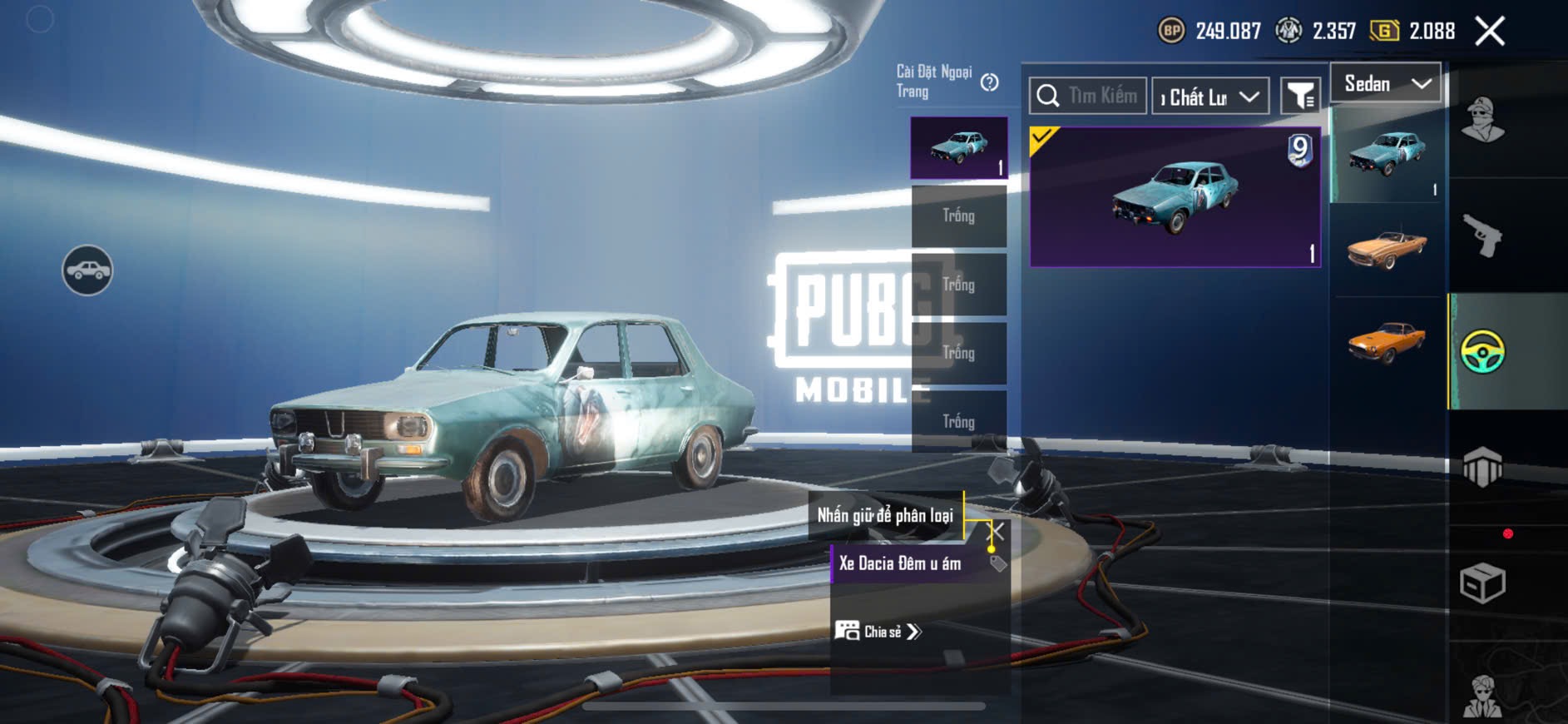Select the steering wheel vehicle category
Viewport: 1568px width, 724px height.
point(1482,351)
